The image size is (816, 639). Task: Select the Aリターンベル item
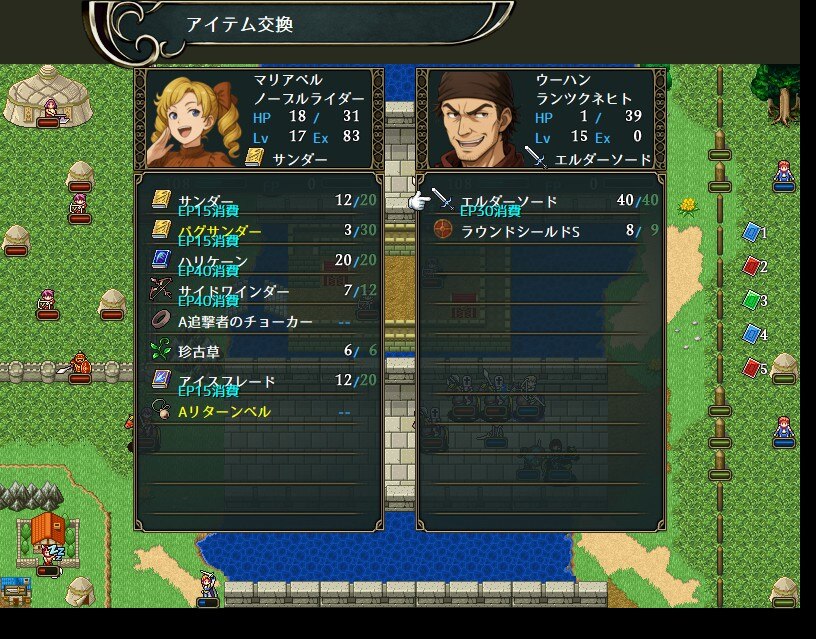click(258, 411)
